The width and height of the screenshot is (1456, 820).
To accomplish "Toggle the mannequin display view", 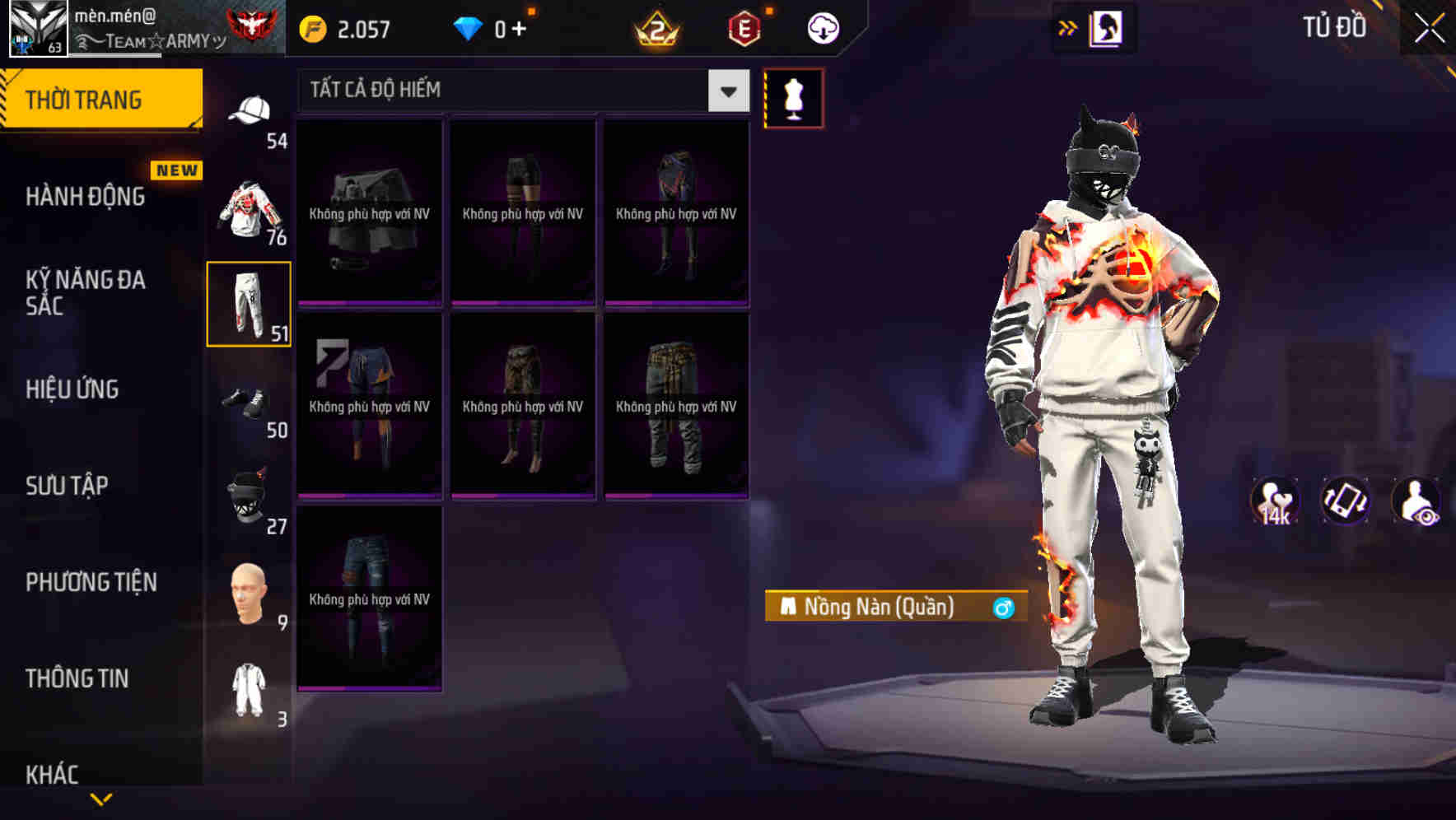I will [x=793, y=97].
